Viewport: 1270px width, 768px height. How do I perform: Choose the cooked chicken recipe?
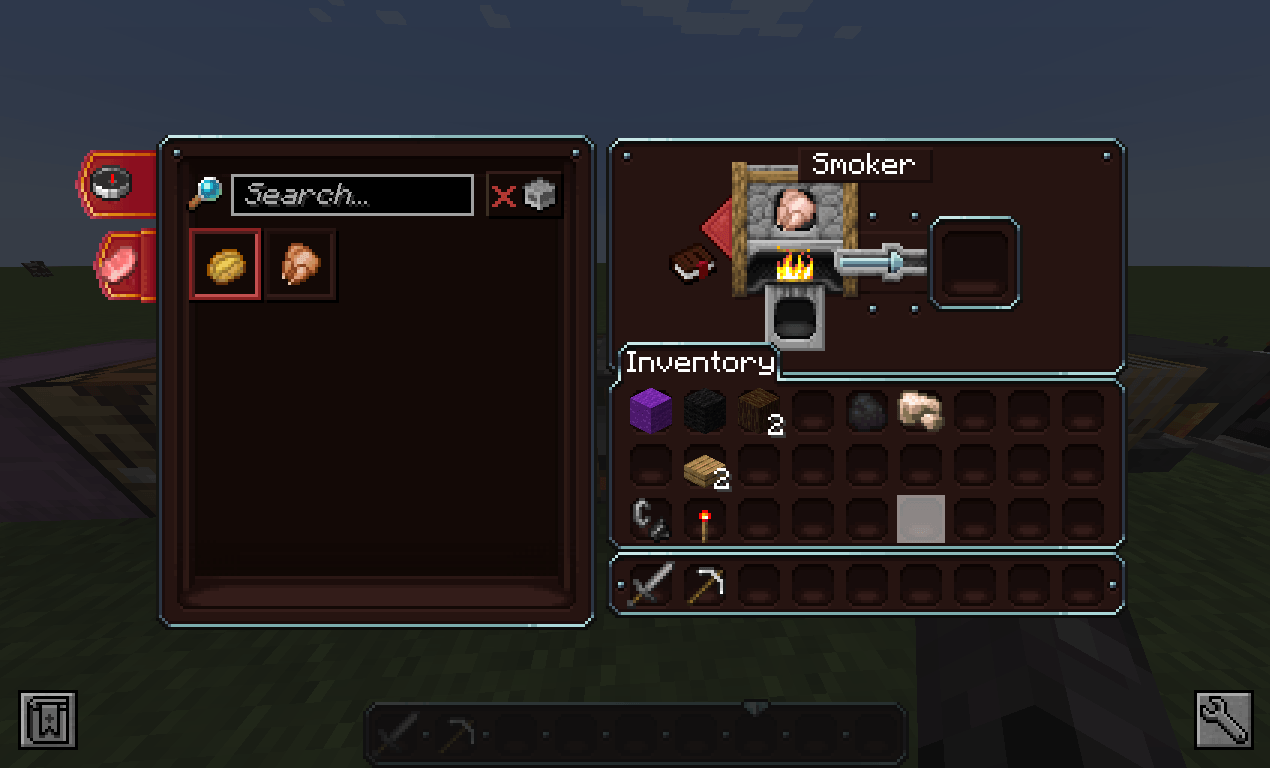[301, 265]
